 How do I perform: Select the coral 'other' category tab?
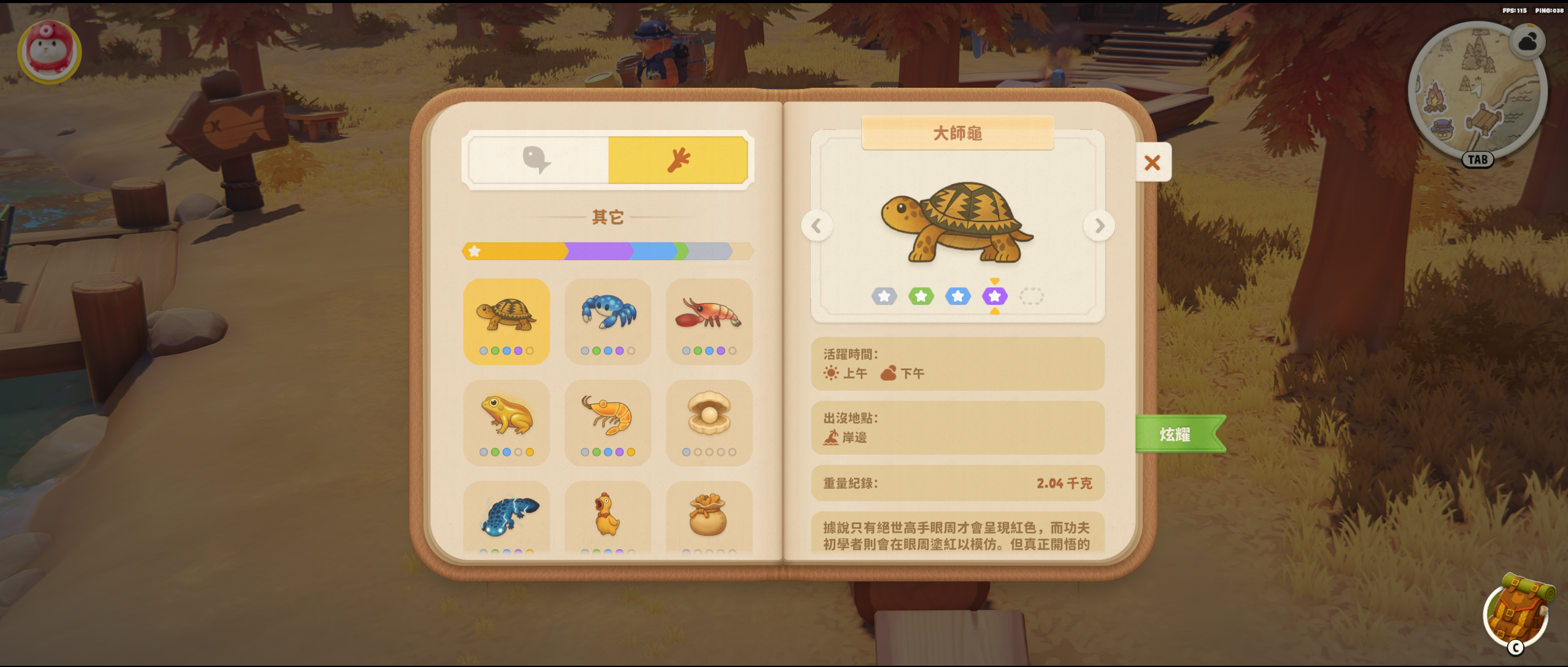click(x=678, y=160)
